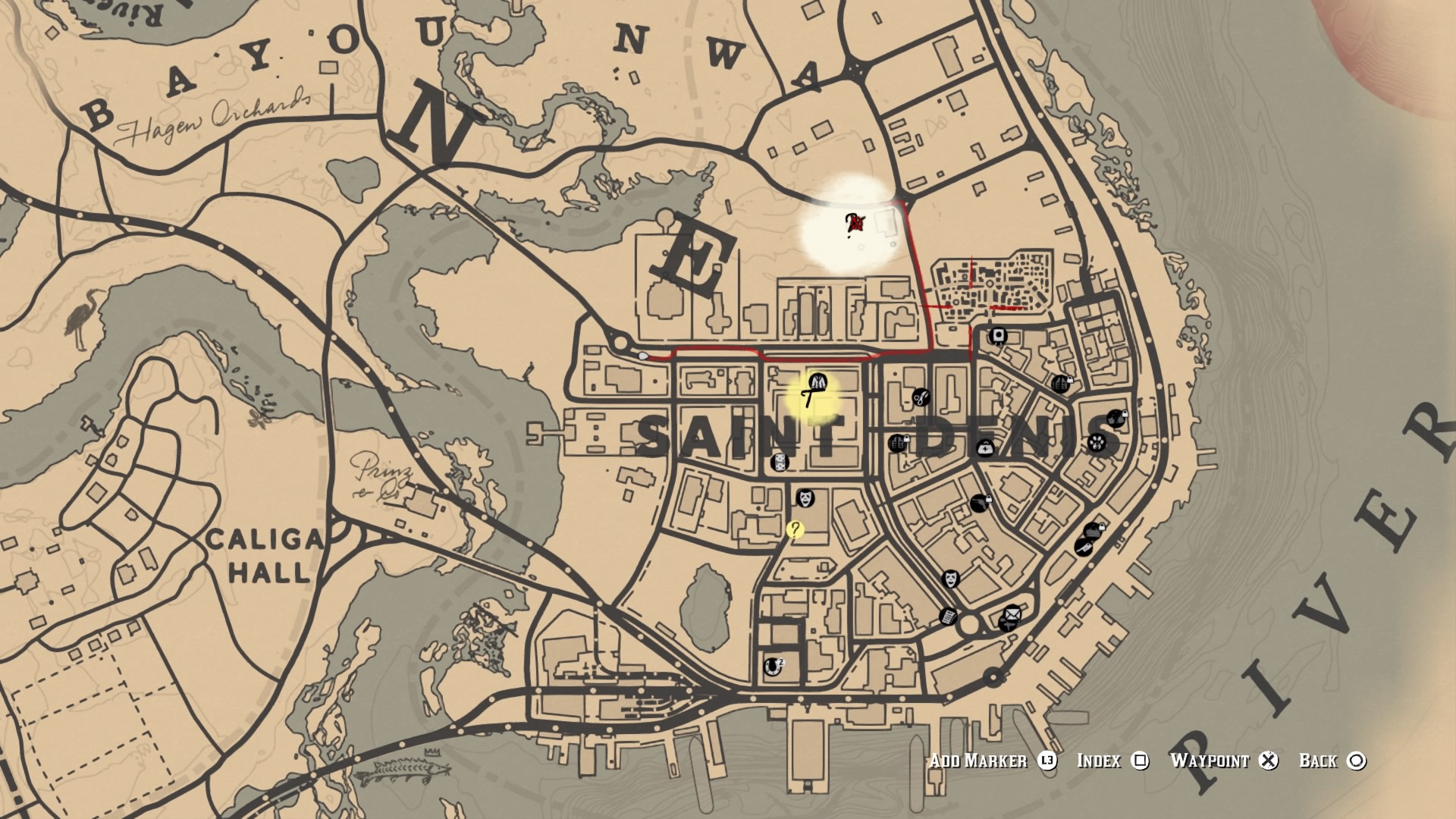Select the horseshoe stable icon
The image size is (1456, 819).
(773, 667)
